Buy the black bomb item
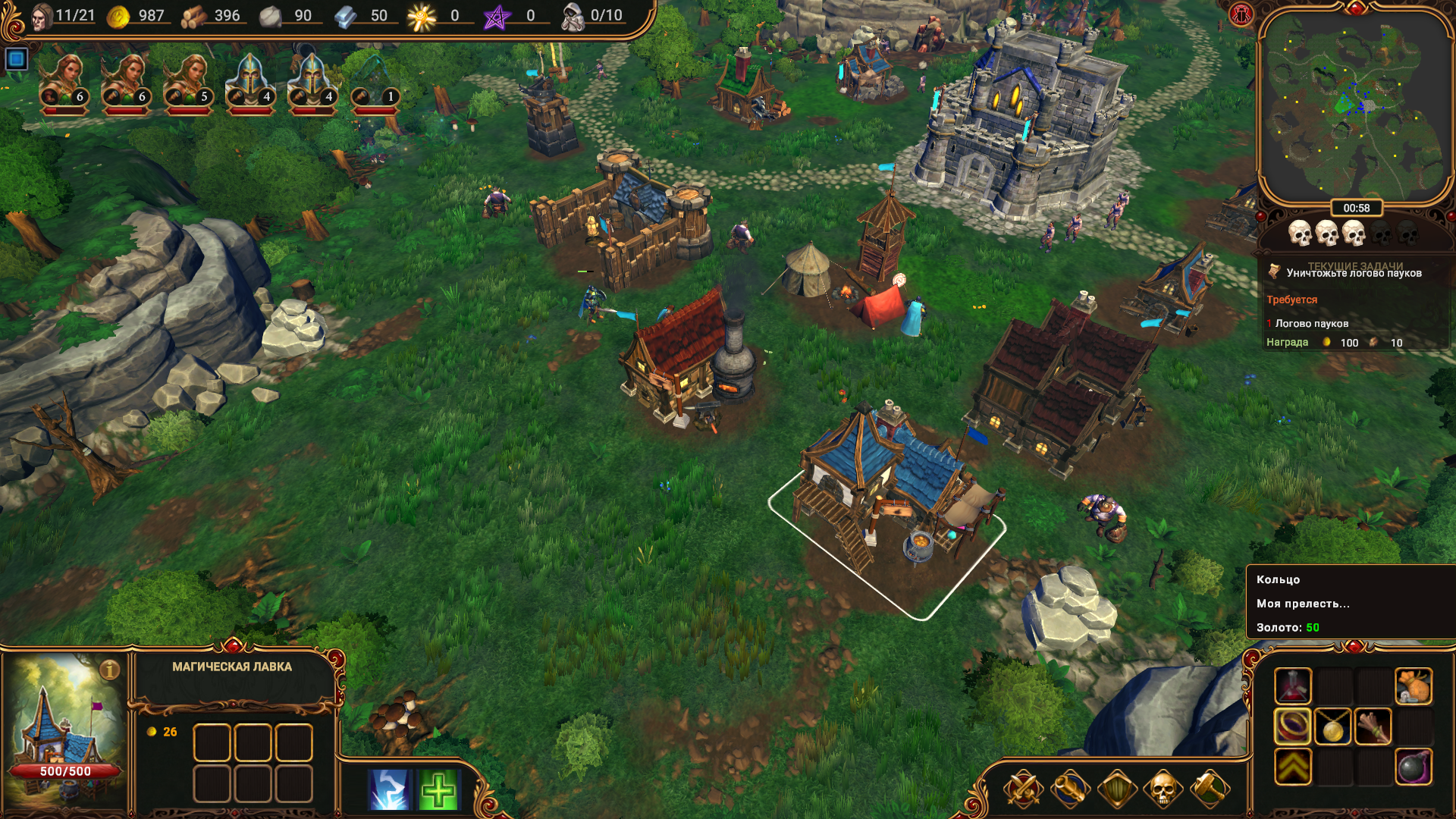1456x819 pixels. point(1414,767)
